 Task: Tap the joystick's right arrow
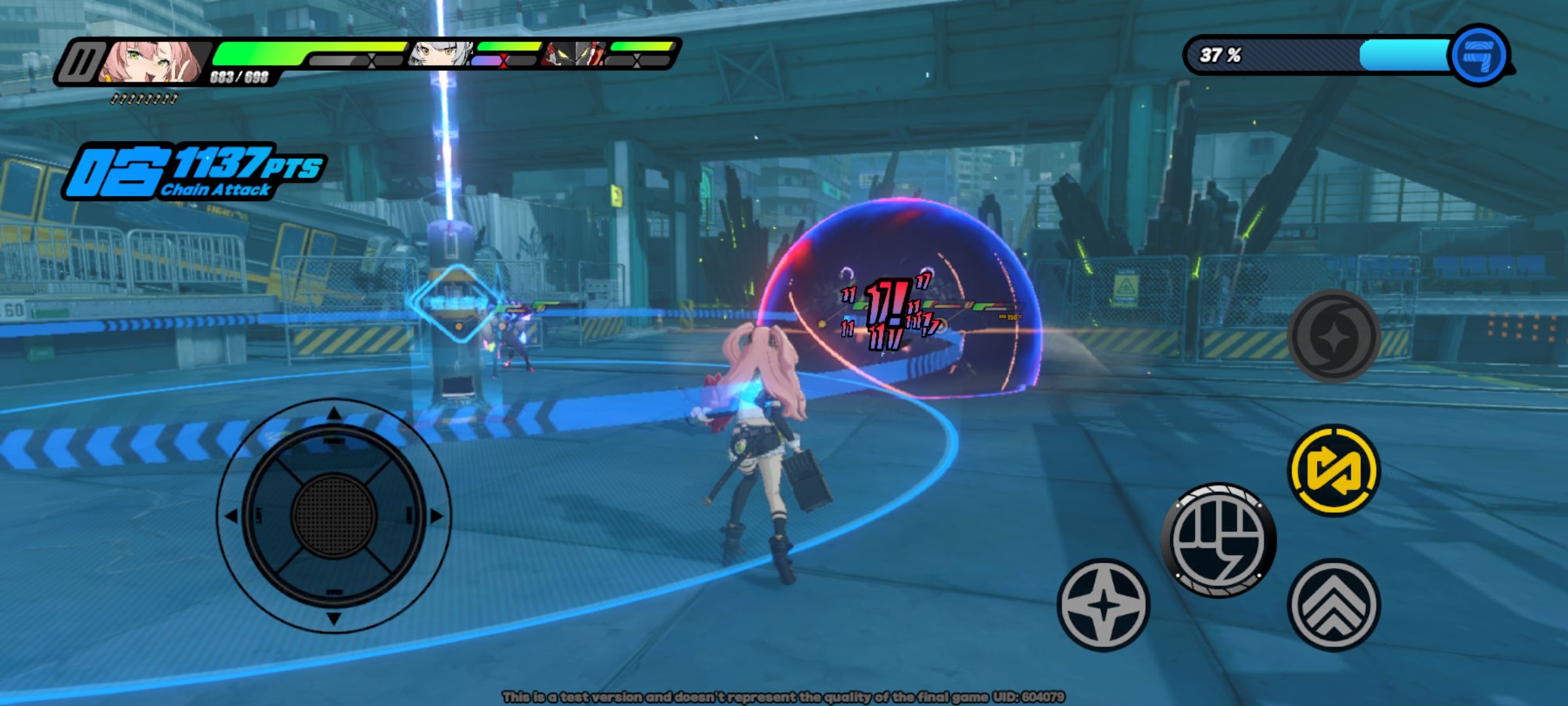[x=436, y=516]
